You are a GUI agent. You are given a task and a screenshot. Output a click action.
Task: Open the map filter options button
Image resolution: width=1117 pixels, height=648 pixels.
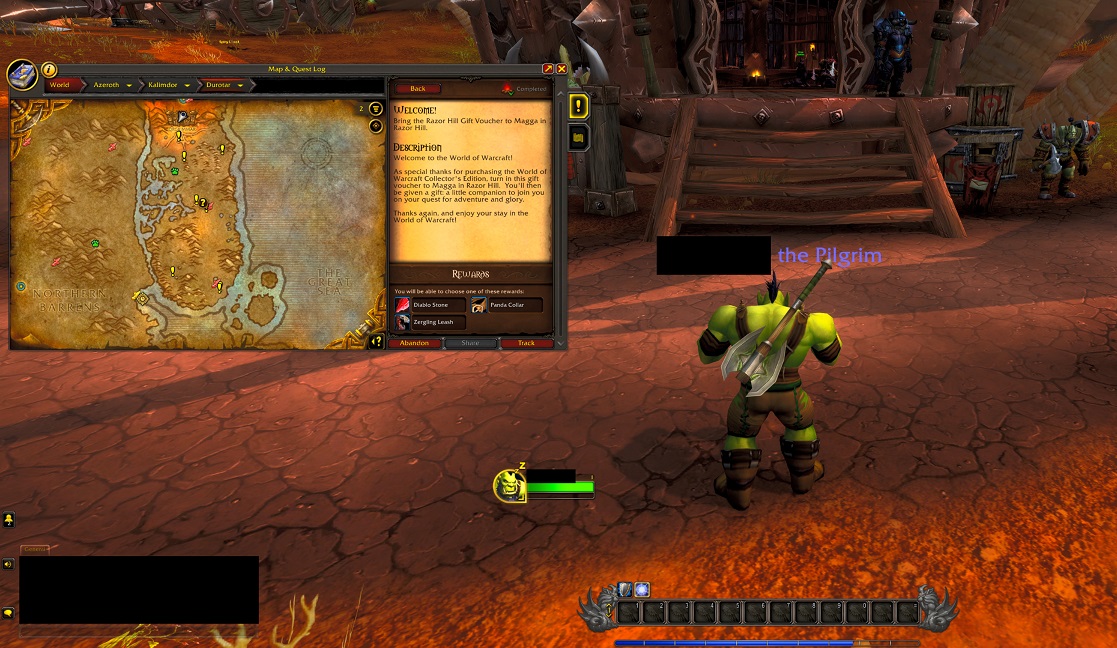click(x=376, y=109)
